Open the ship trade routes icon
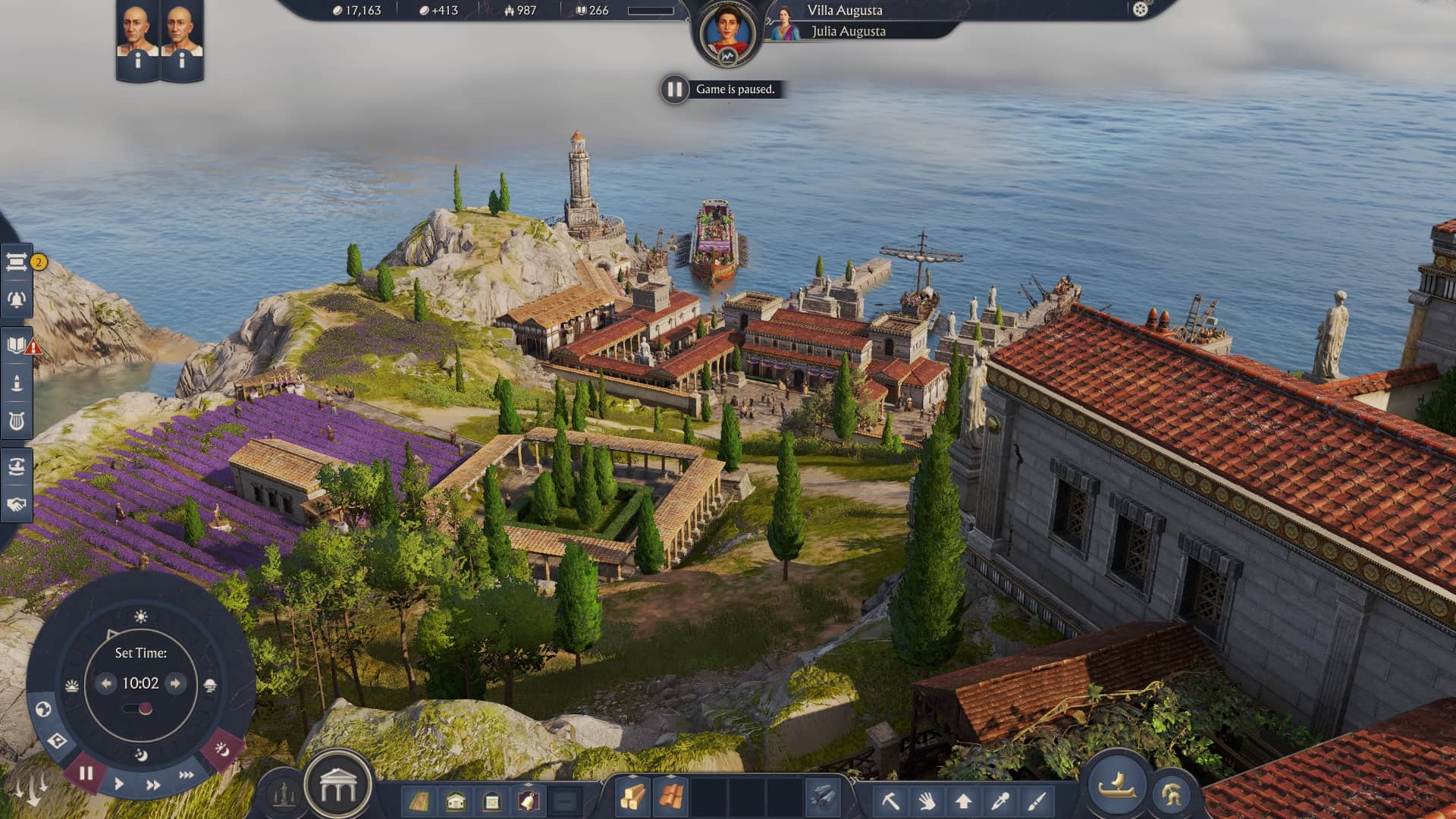Image resolution: width=1456 pixels, height=819 pixels. pos(17,466)
